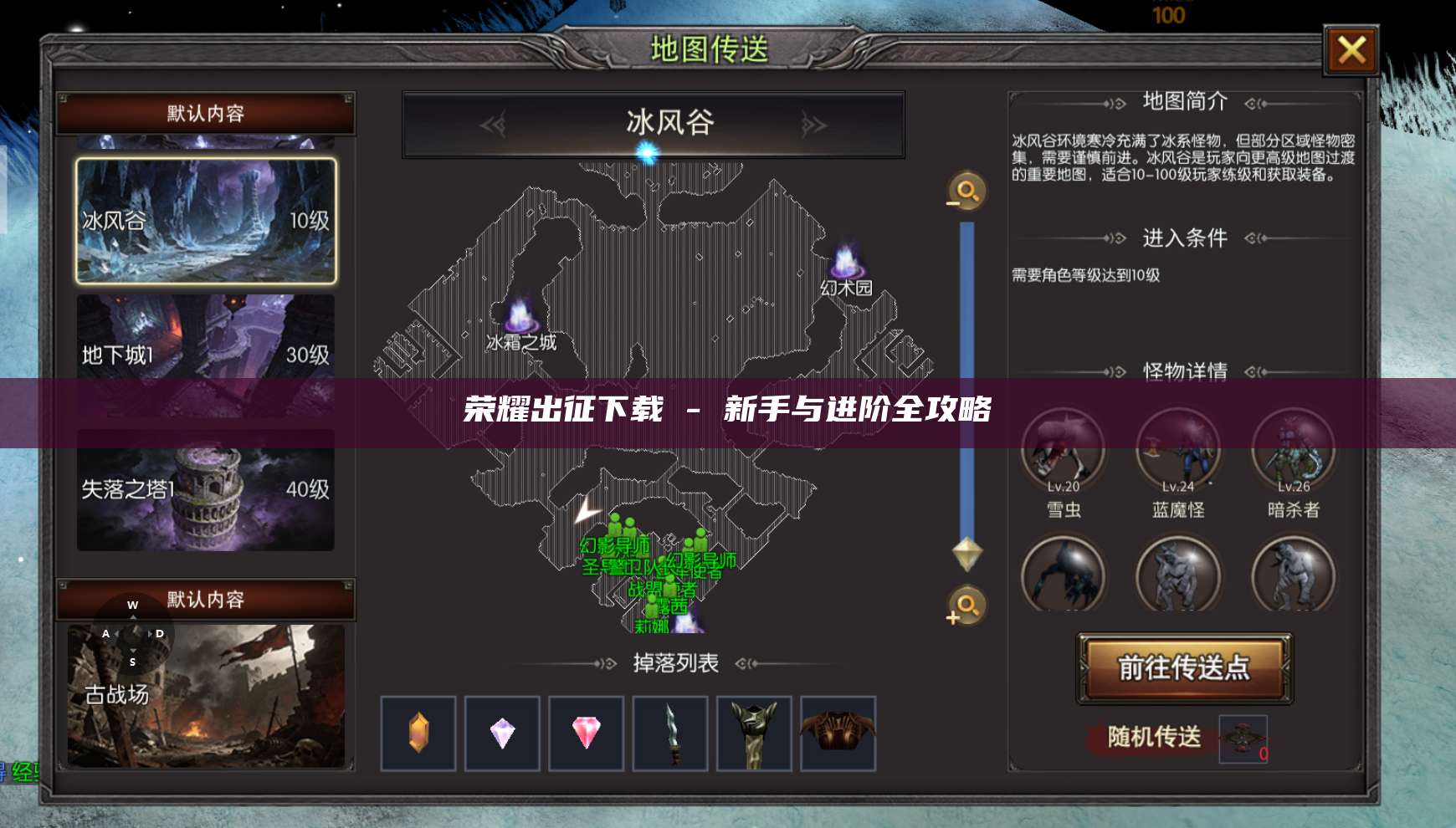Click the blue map zoom slider
Screen dimensions: 1456x828
[965, 376]
